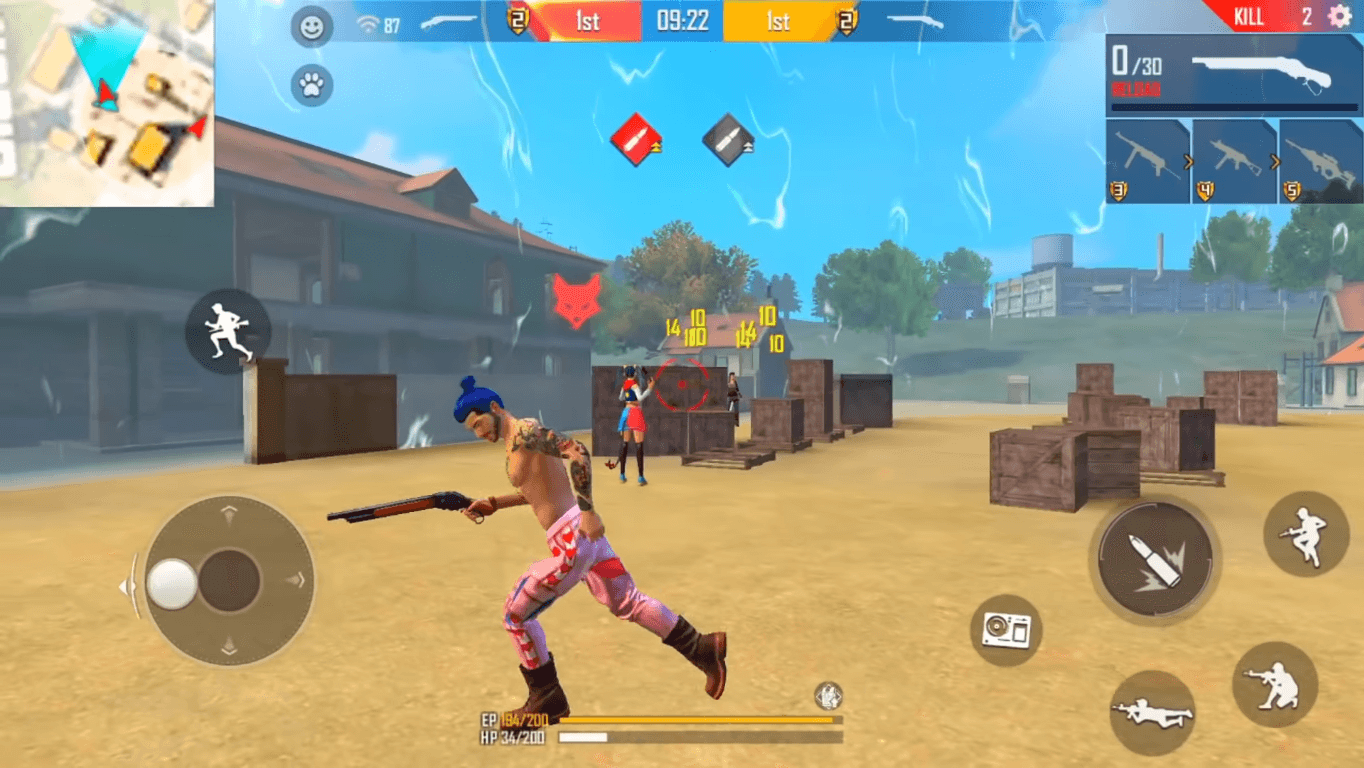Screen dimensions: 1364x768
Task: Open the pet paw icon
Action: 311,84
